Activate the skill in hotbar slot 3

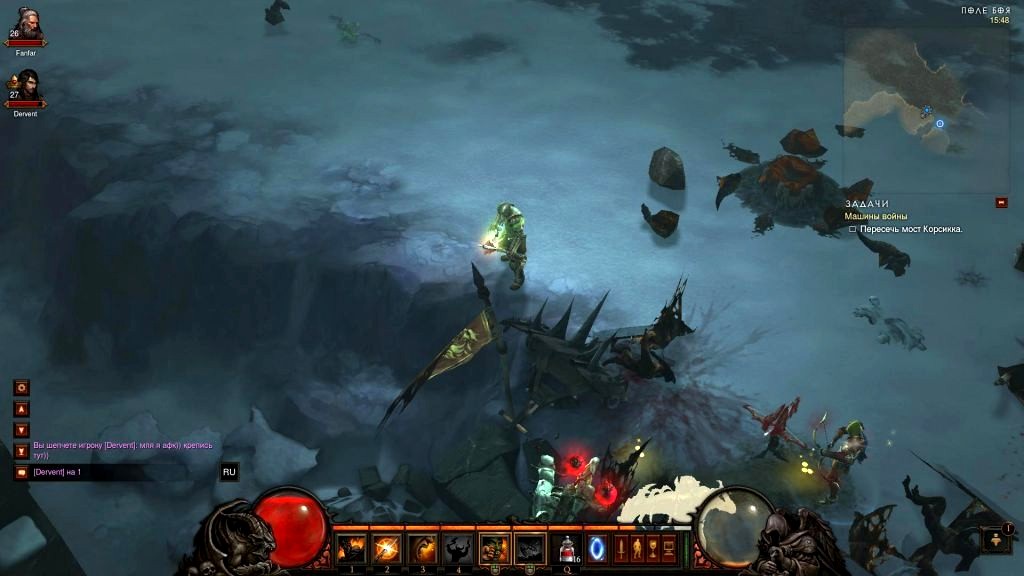(422, 548)
